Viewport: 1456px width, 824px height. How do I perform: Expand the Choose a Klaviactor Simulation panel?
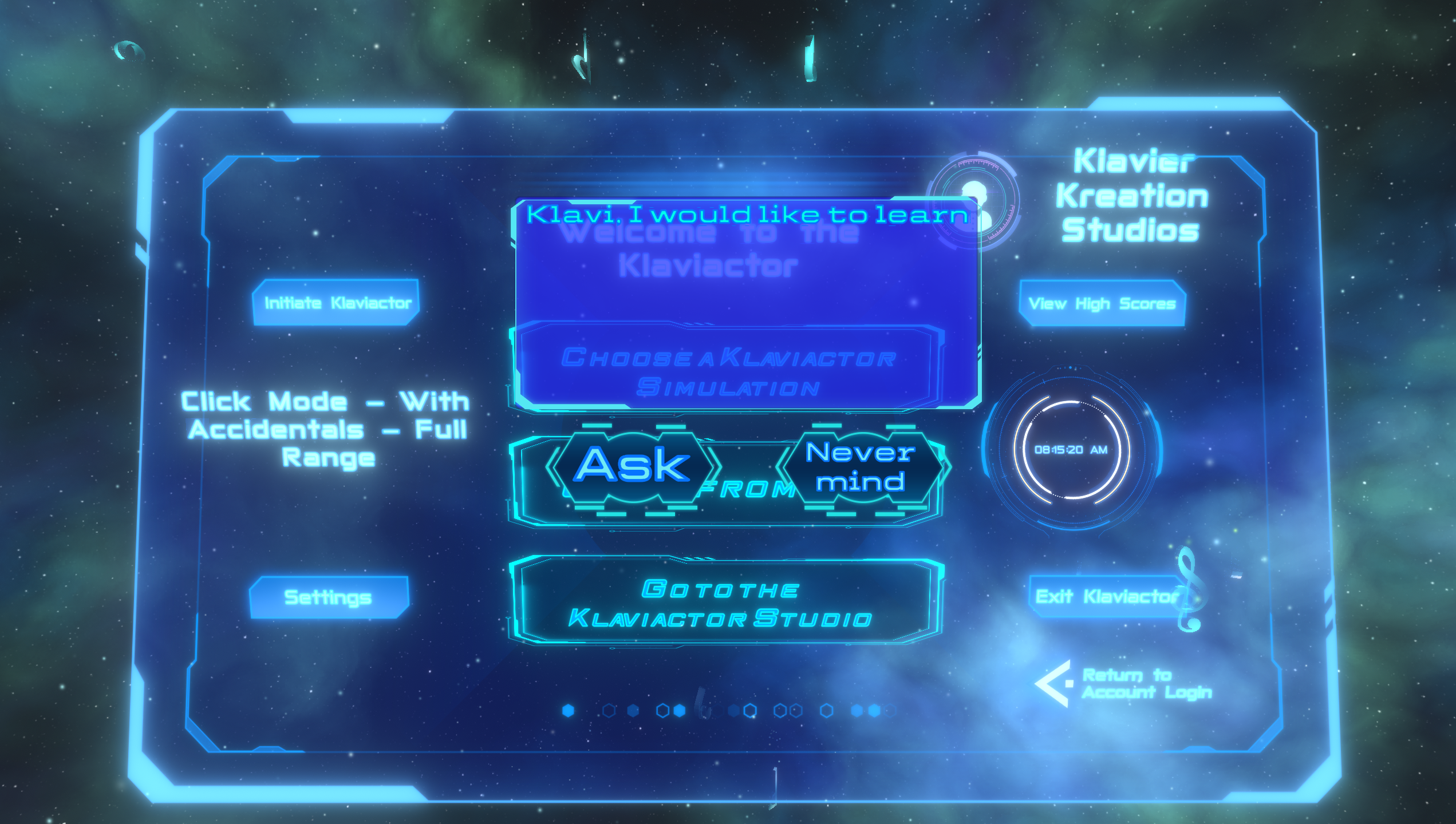732,372
